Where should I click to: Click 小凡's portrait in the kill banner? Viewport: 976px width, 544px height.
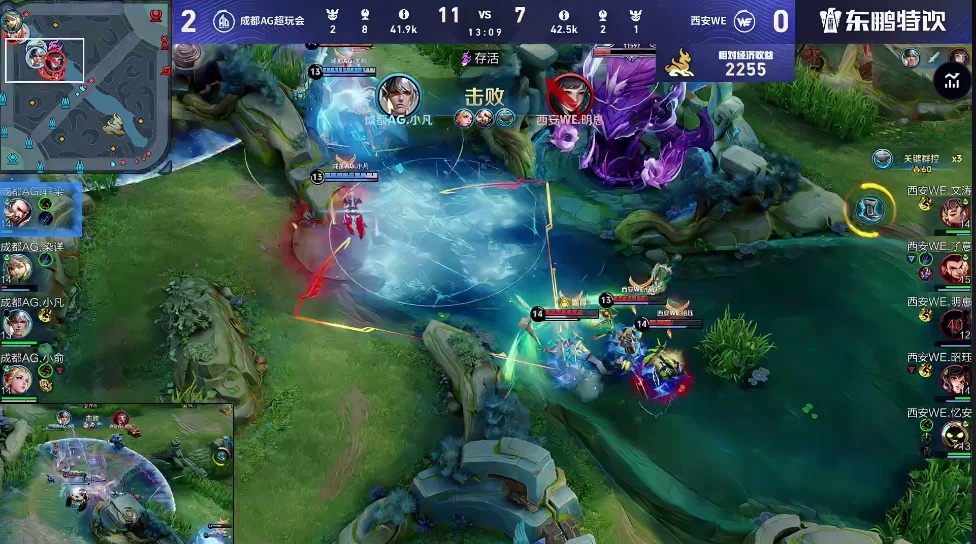398,96
